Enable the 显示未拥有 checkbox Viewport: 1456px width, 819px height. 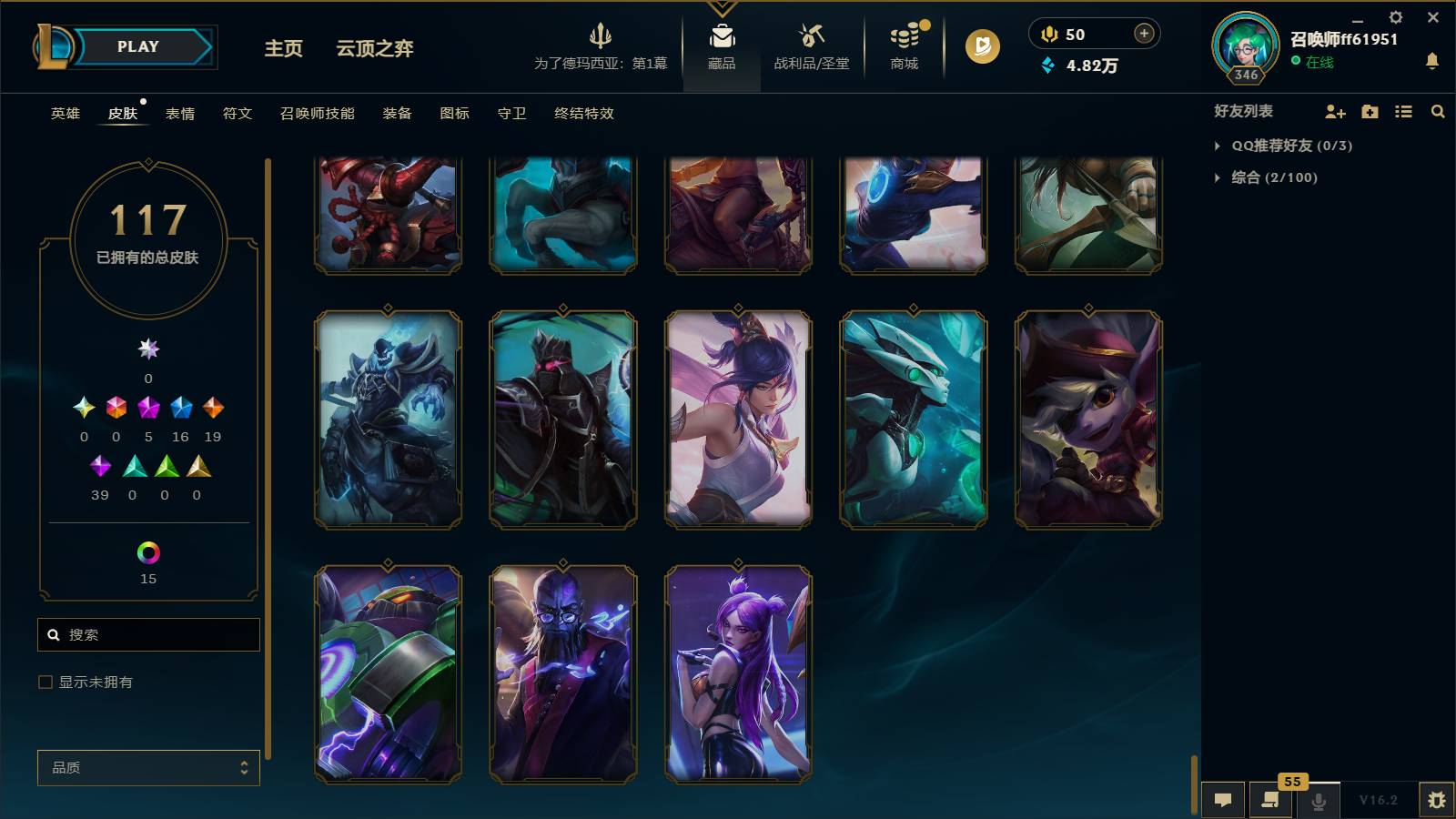pyautogui.click(x=43, y=681)
